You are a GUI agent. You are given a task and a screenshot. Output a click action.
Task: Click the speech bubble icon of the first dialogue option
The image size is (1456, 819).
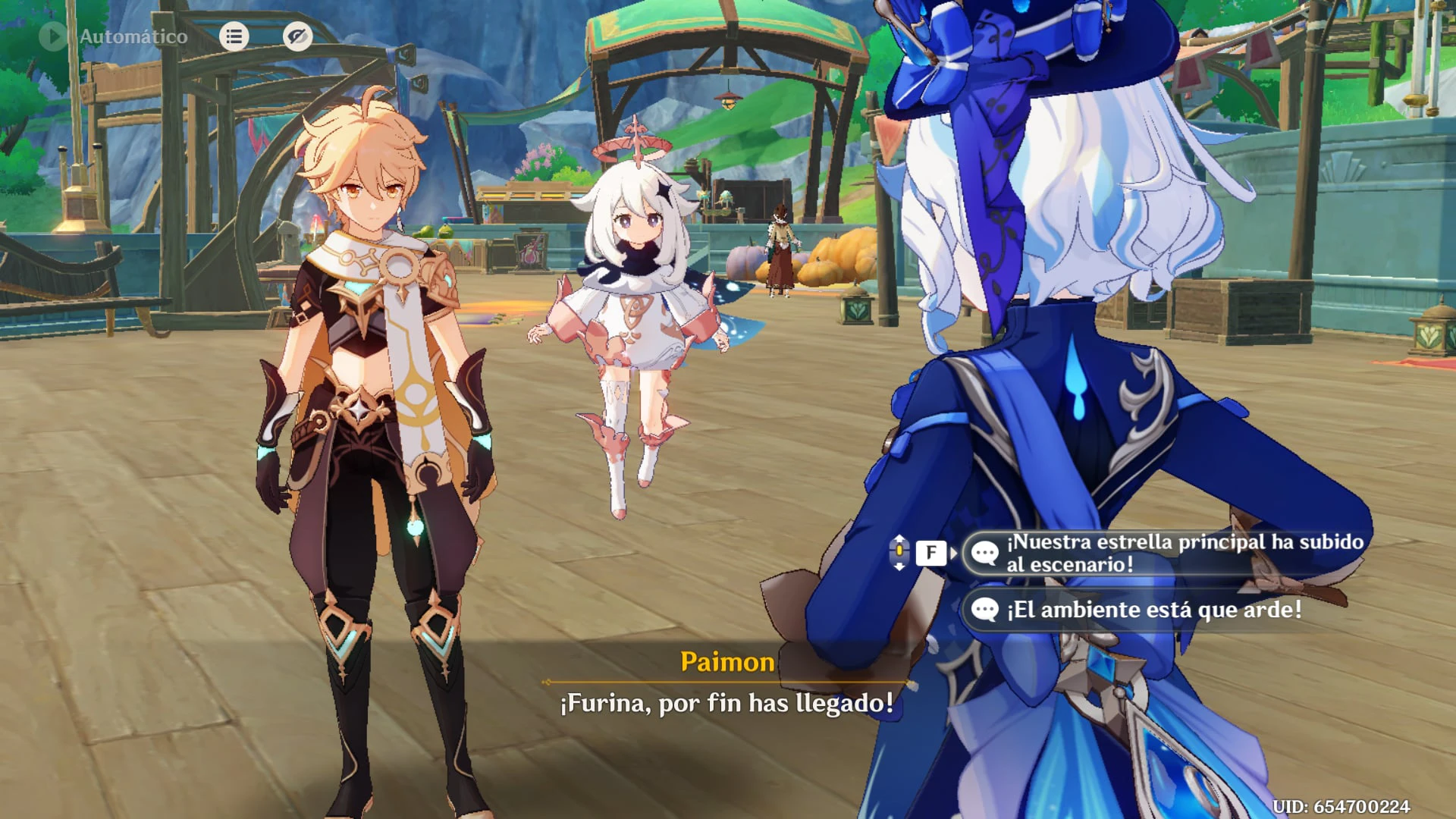point(986,552)
